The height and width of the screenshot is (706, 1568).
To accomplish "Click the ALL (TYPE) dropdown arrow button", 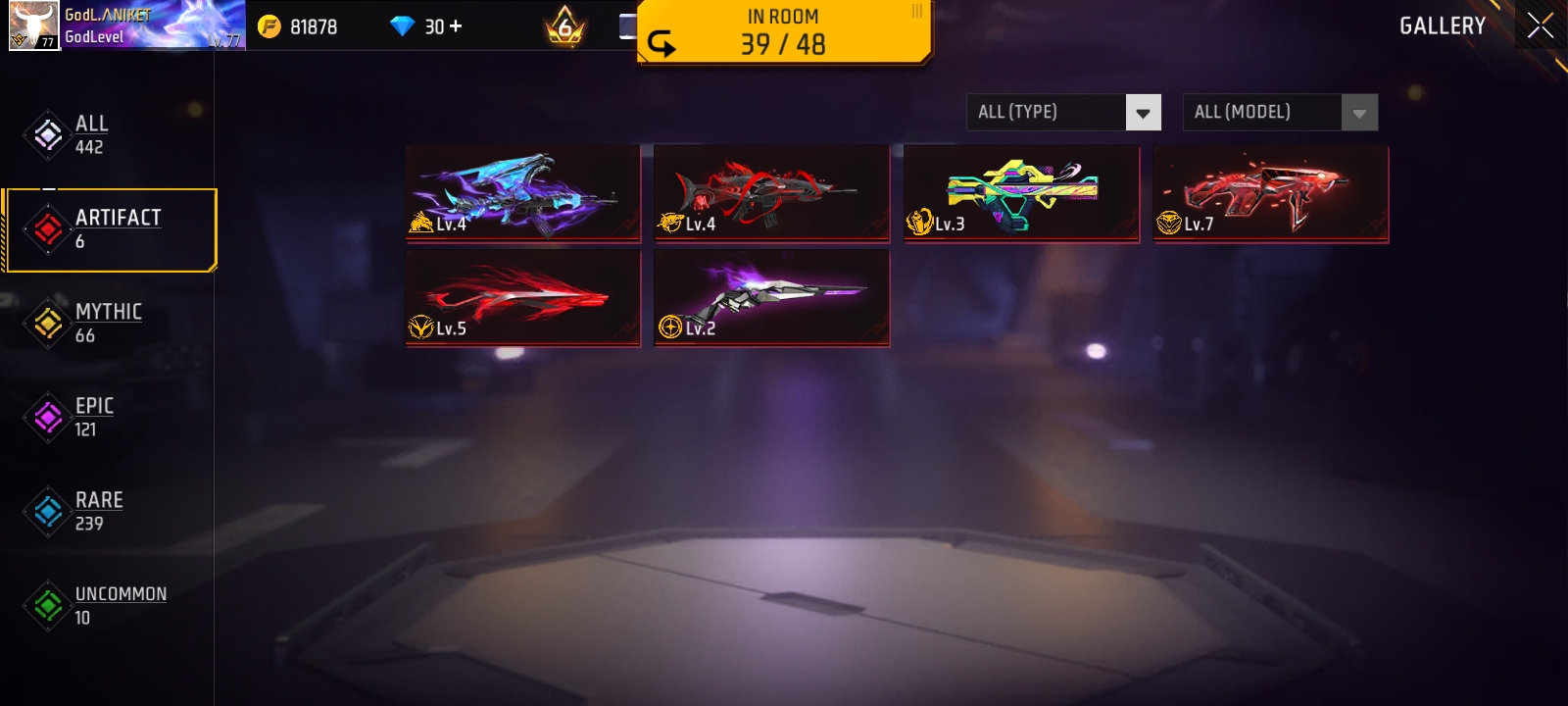I will (1142, 112).
